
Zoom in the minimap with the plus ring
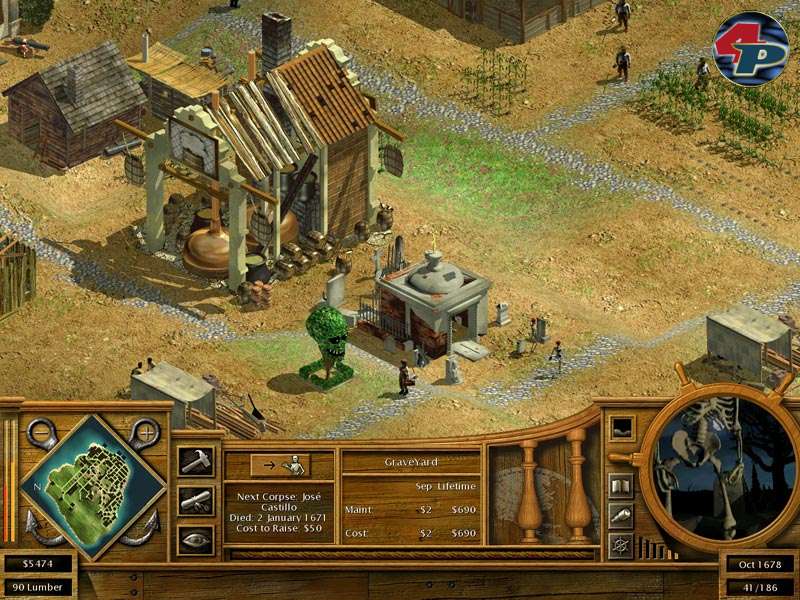pyautogui.click(x=145, y=433)
